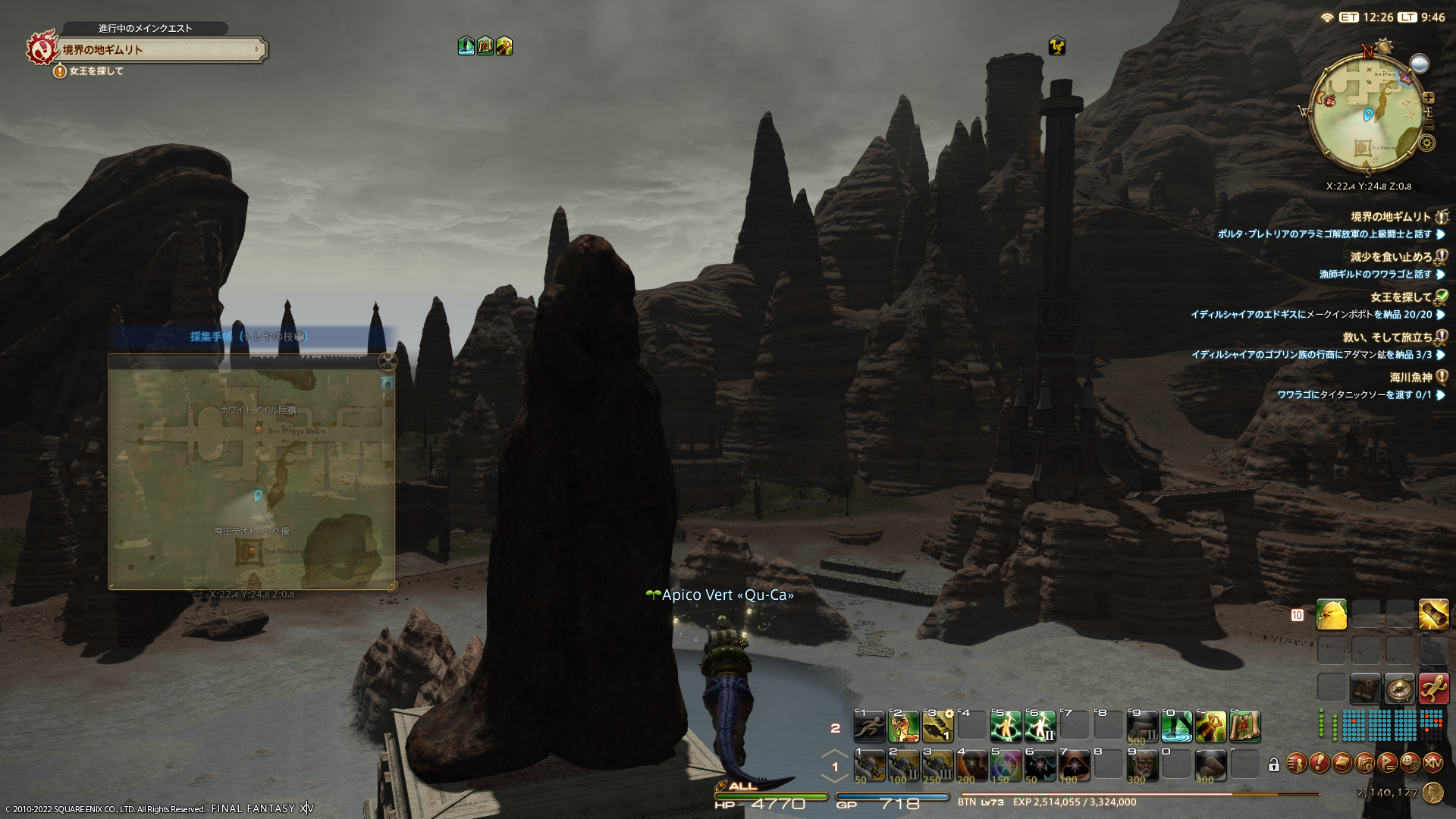Activate the red cactuar running icon

[1433, 689]
